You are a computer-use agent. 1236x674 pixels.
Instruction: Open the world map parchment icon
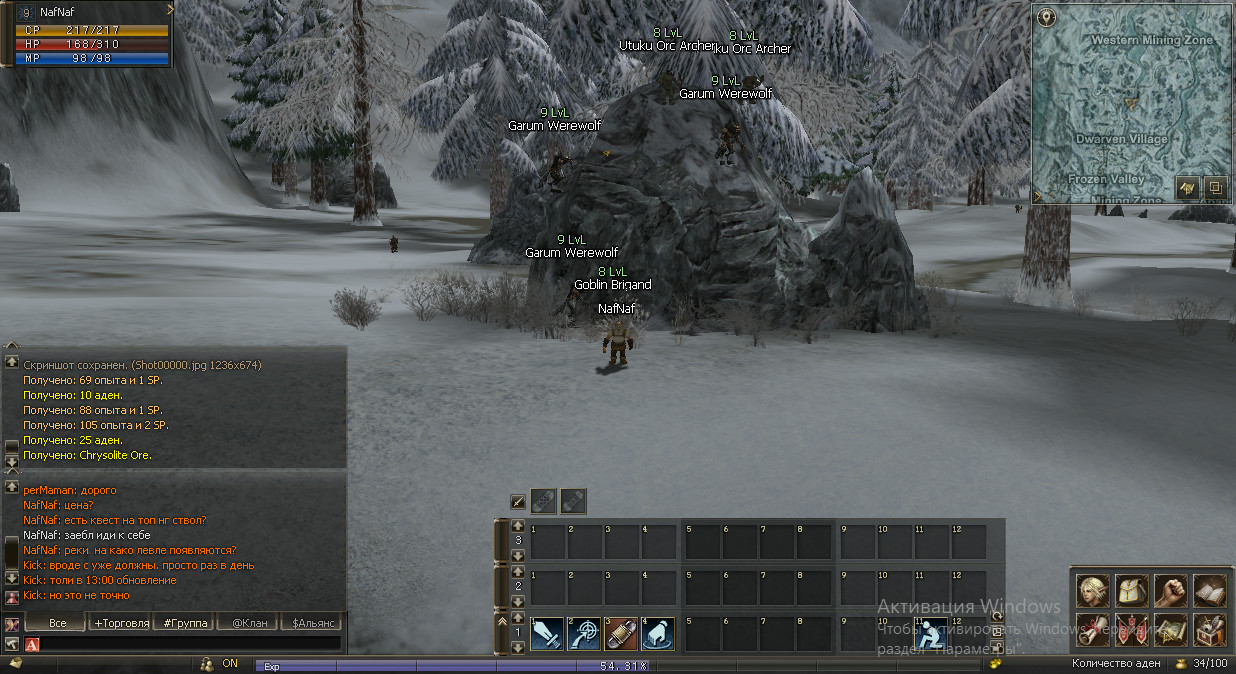[1170, 630]
